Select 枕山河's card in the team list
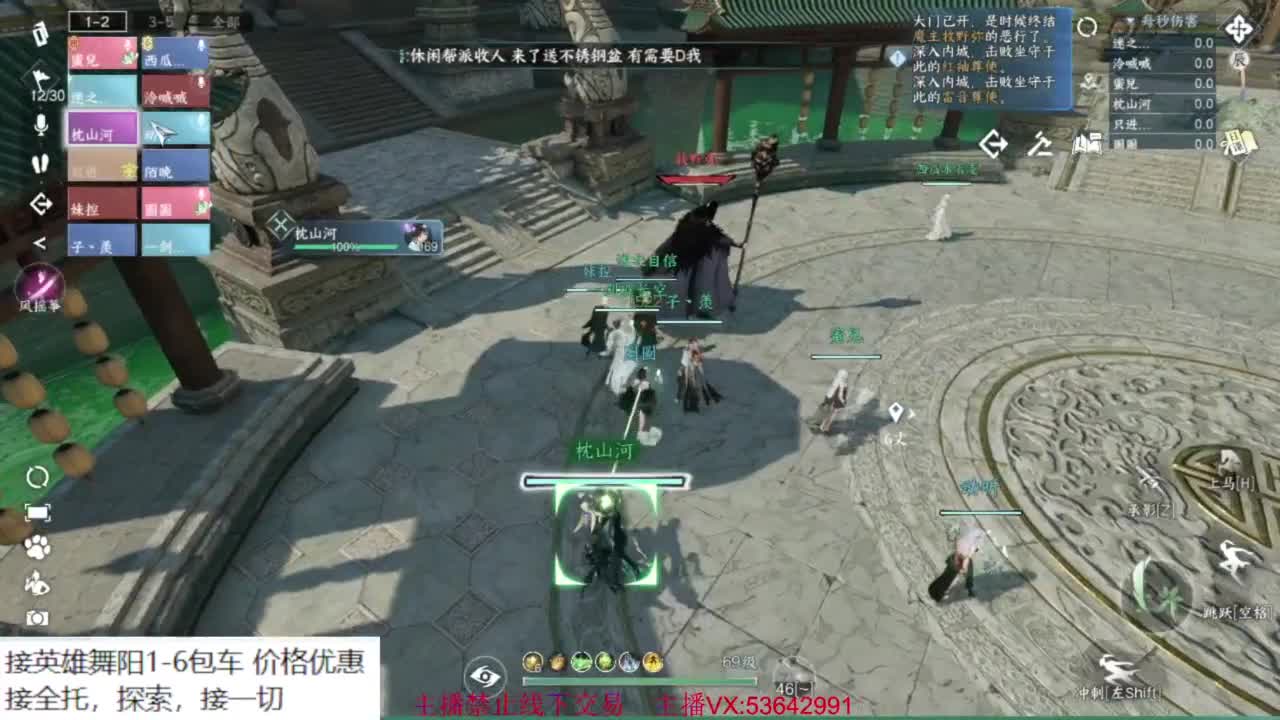This screenshot has height=720, width=1280. click(x=100, y=129)
